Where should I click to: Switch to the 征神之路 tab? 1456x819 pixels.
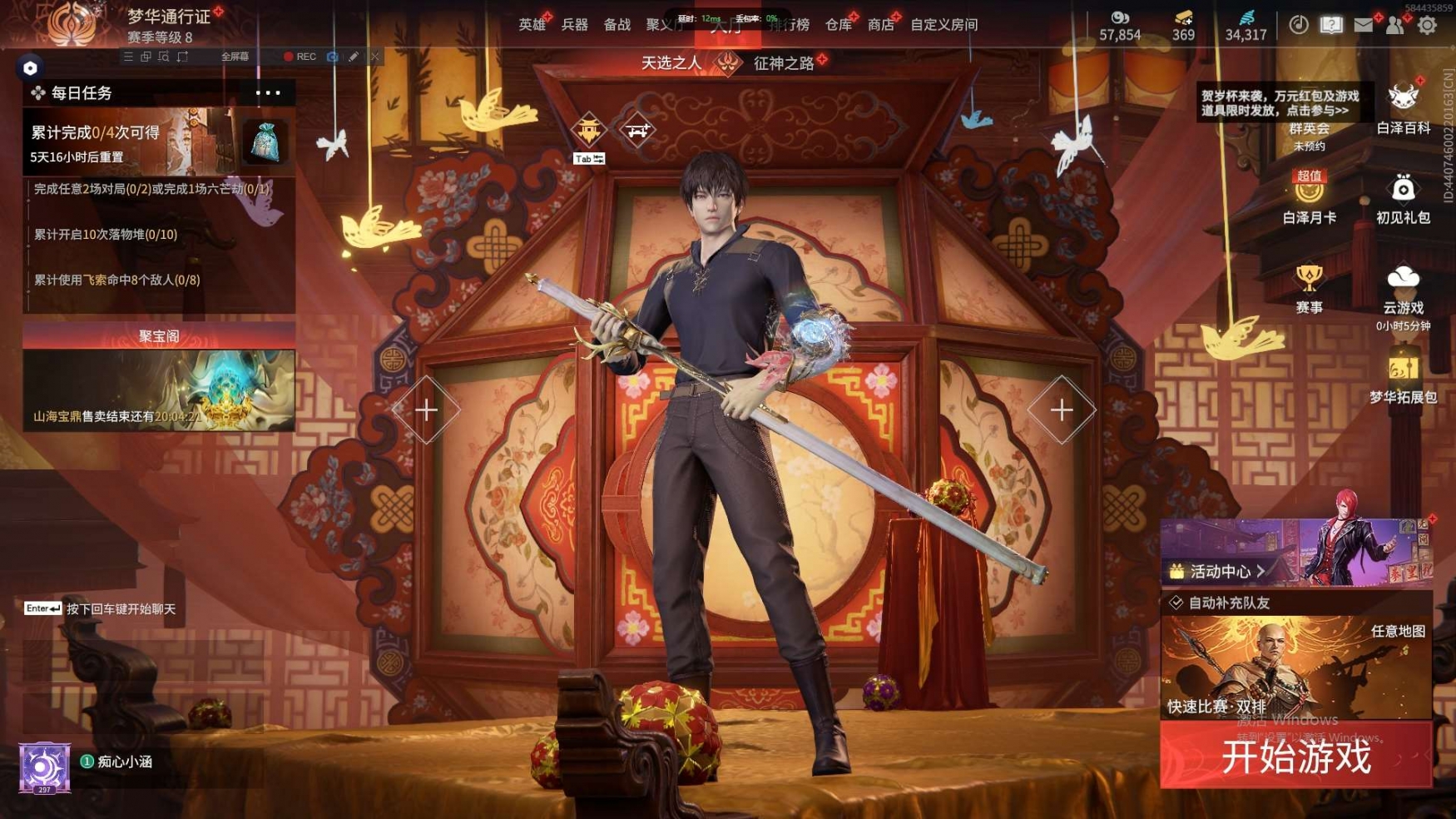pyautogui.click(x=783, y=63)
